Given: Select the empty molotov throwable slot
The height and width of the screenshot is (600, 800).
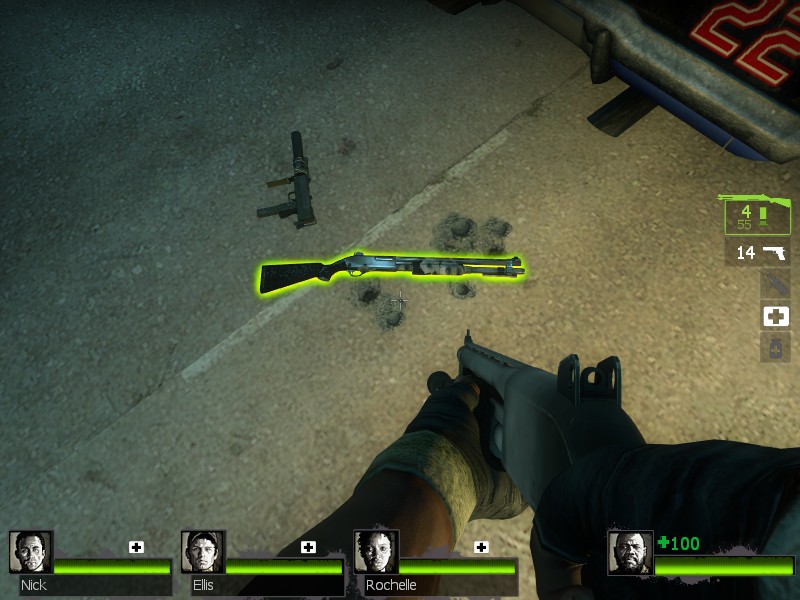Looking at the screenshot, I should tap(775, 284).
